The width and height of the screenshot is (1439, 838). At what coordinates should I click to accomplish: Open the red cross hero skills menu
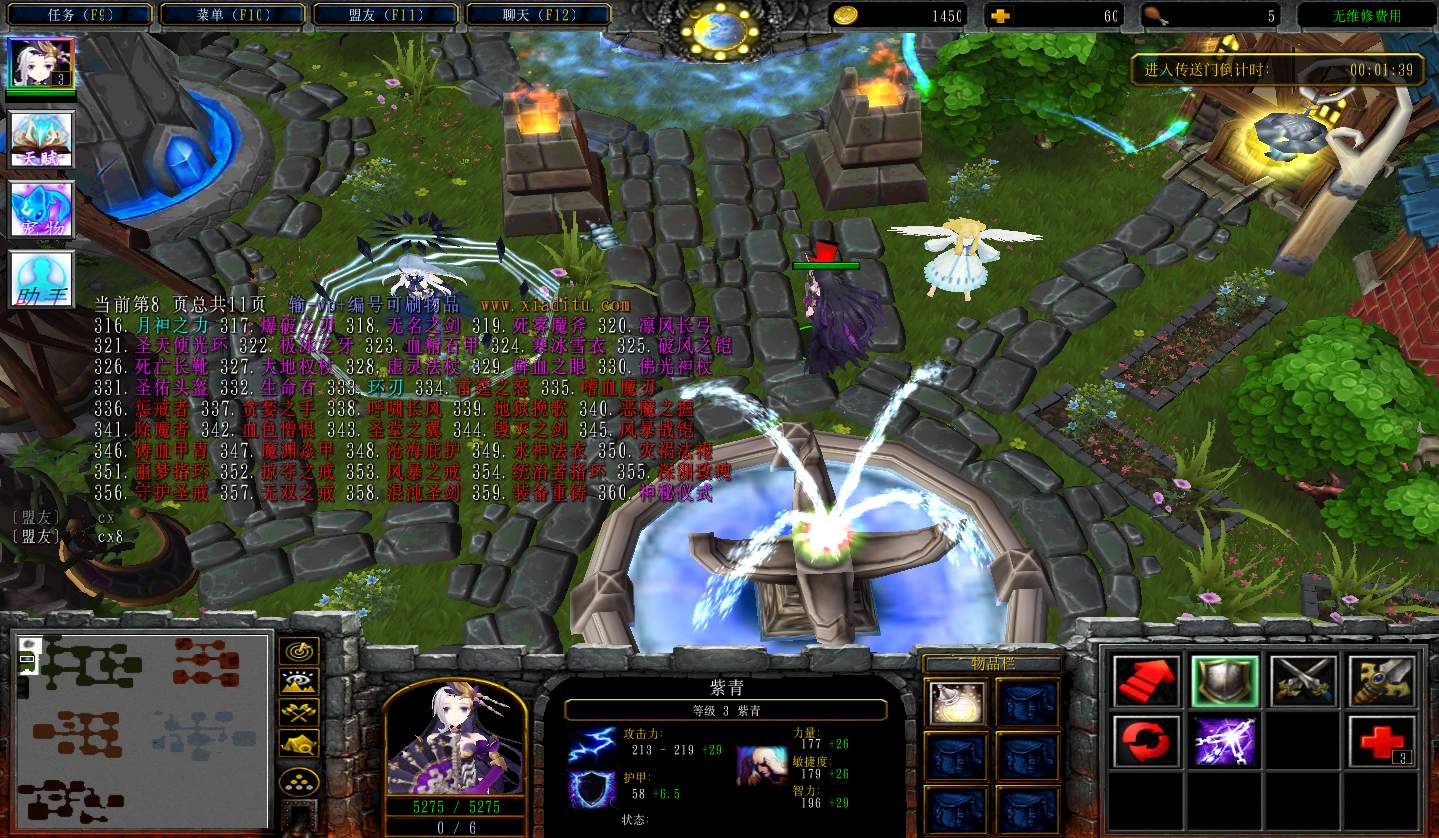point(1382,741)
